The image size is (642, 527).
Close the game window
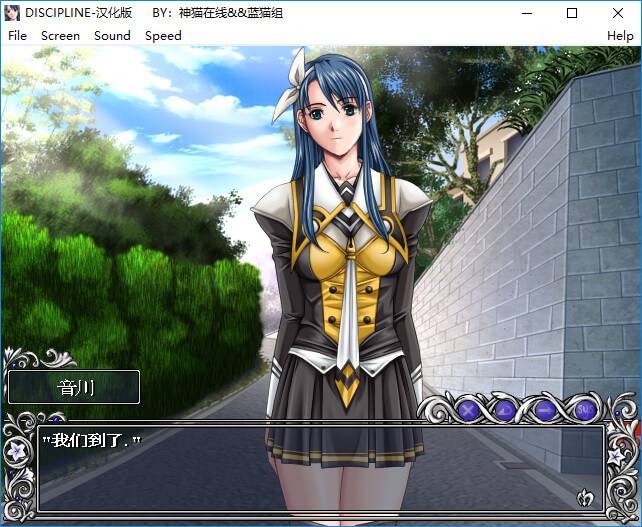point(618,13)
